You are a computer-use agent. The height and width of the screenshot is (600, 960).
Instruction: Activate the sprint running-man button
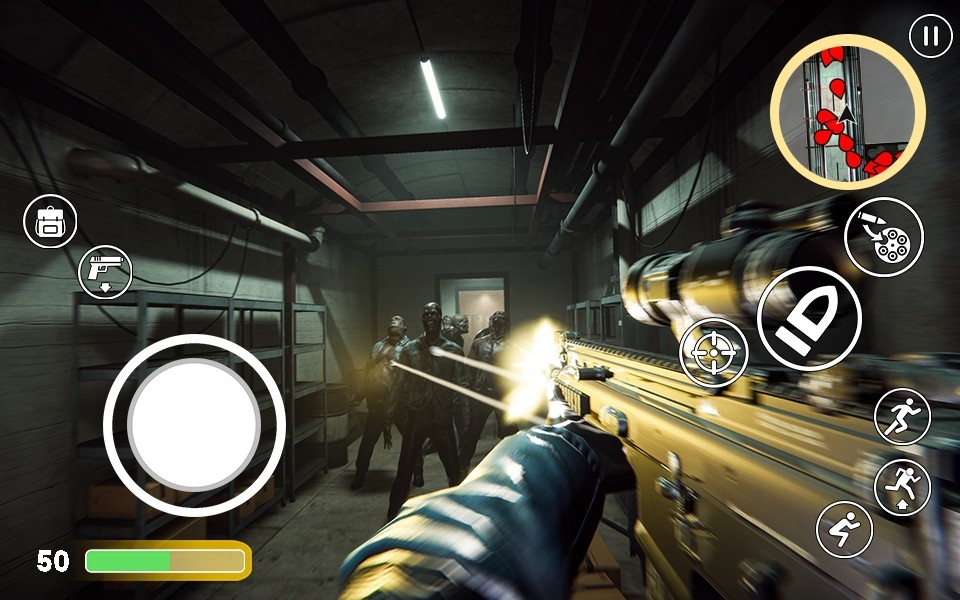pos(902,416)
